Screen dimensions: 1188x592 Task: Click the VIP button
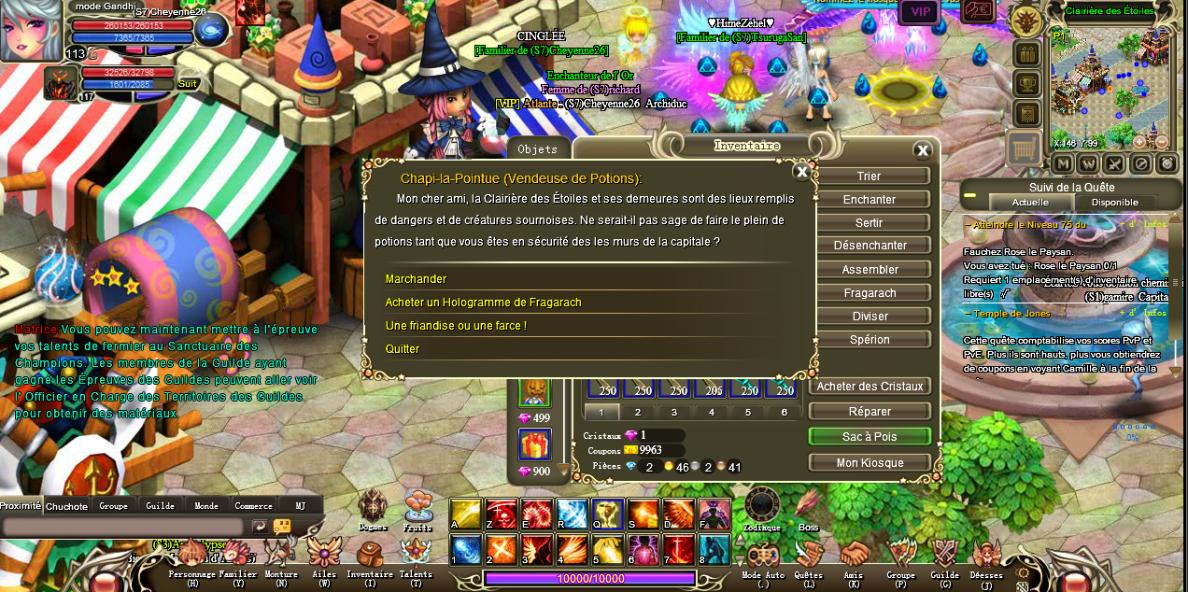pyautogui.click(x=918, y=12)
